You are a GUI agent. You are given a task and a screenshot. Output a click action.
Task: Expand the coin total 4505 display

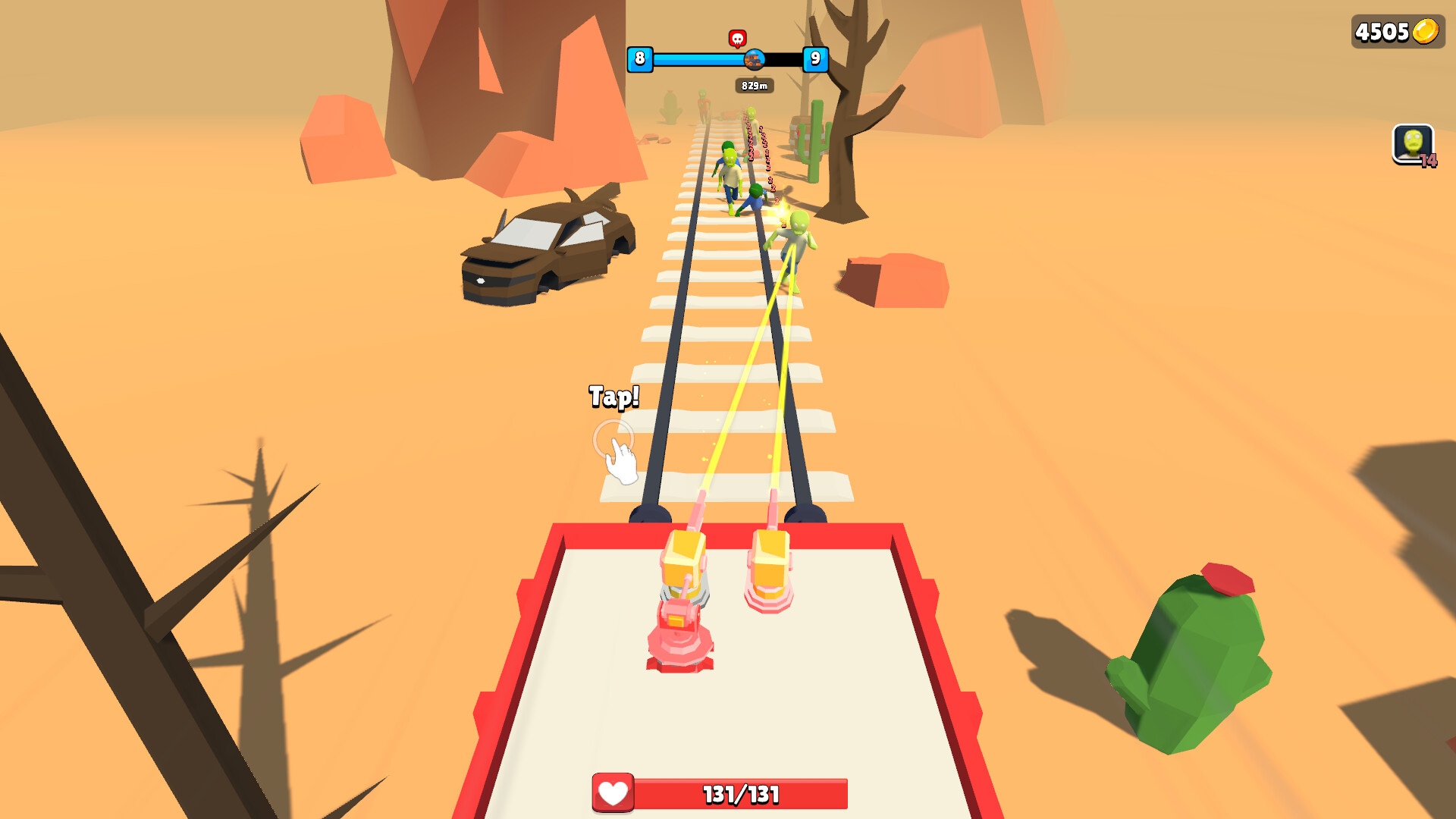pyautogui.click(x=1398, y=30)
